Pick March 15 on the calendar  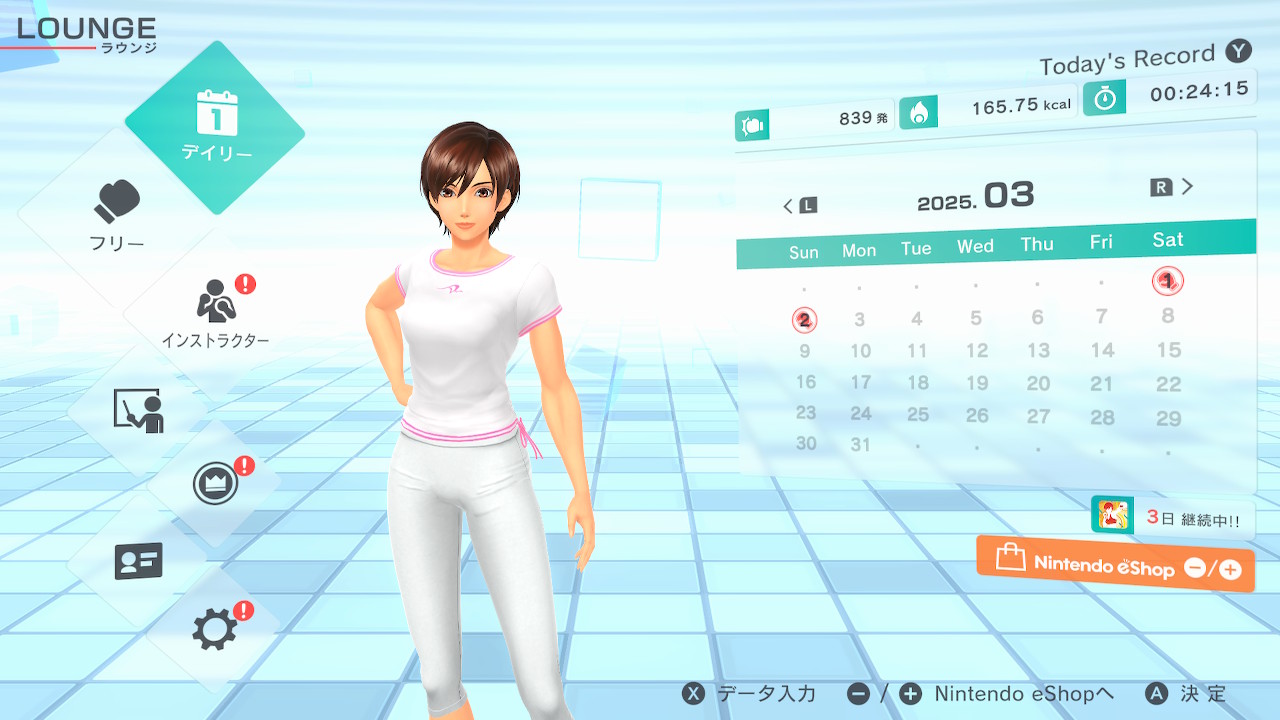click(1168, 350)
